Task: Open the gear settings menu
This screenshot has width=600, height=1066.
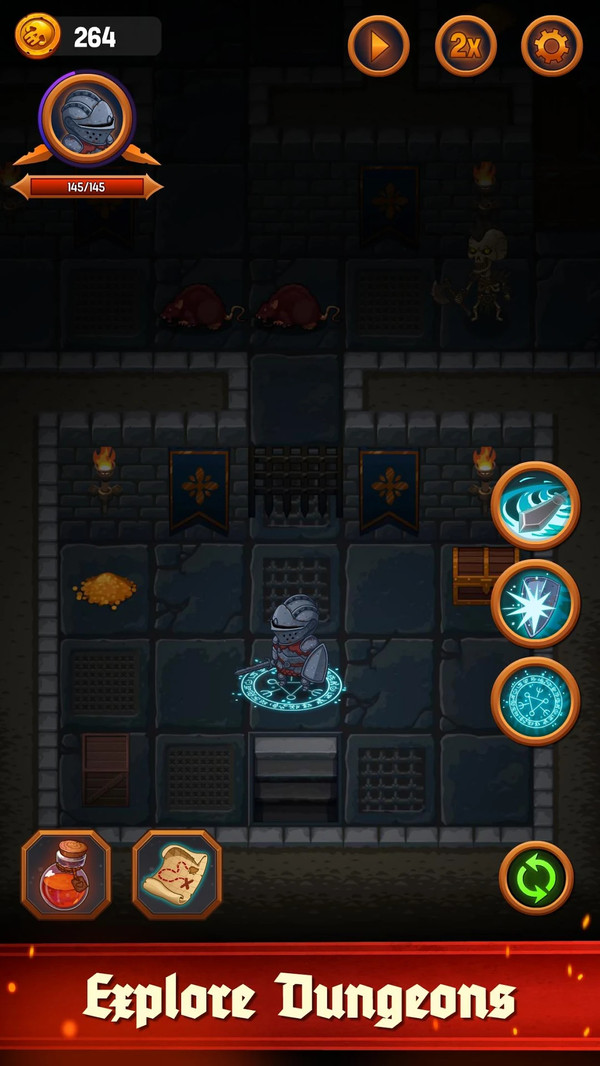Action: point(552,45)
